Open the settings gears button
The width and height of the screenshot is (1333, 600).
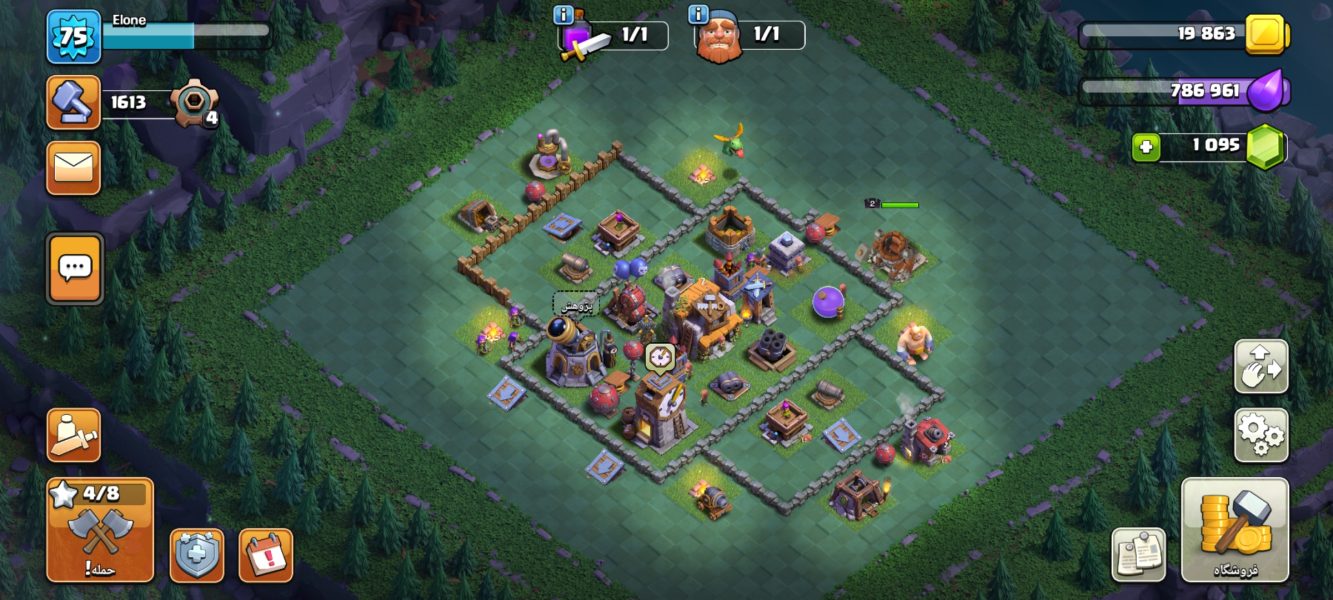click(1261, 435)
